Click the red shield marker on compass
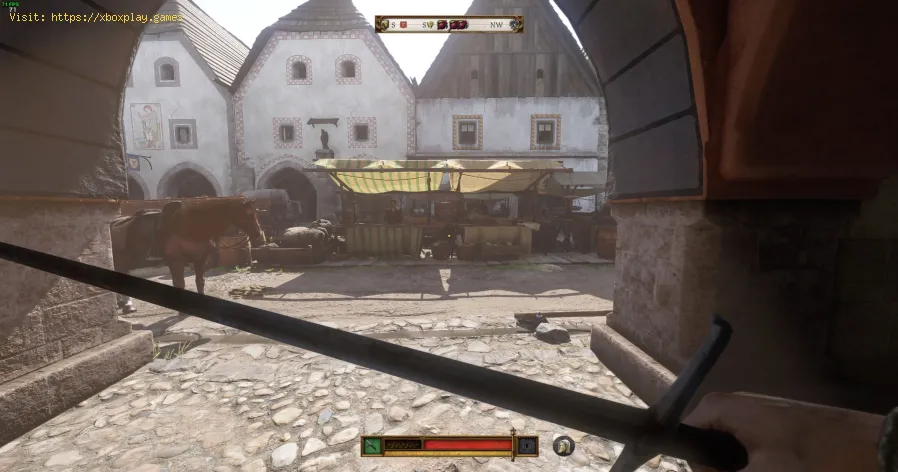Screen dimensions: 898x472 click(402, 24)
